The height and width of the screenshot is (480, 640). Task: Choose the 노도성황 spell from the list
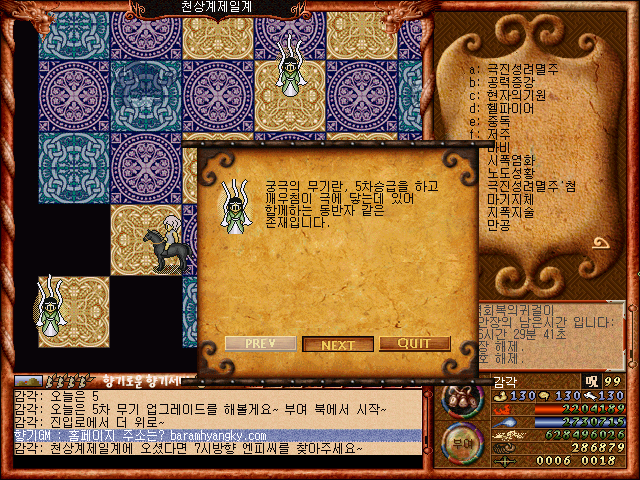[x=512, y=173]
